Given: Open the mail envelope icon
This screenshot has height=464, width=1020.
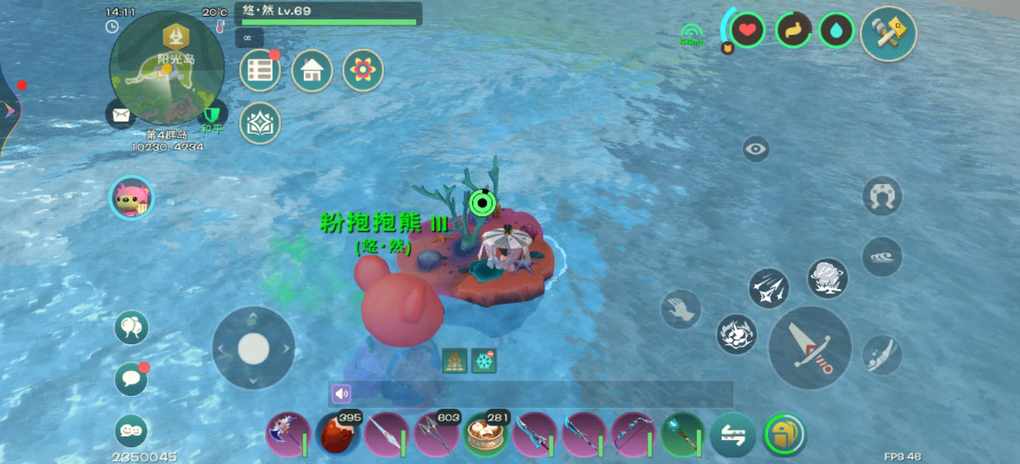Looking at the screenshot, I should (x=121, y=115).
